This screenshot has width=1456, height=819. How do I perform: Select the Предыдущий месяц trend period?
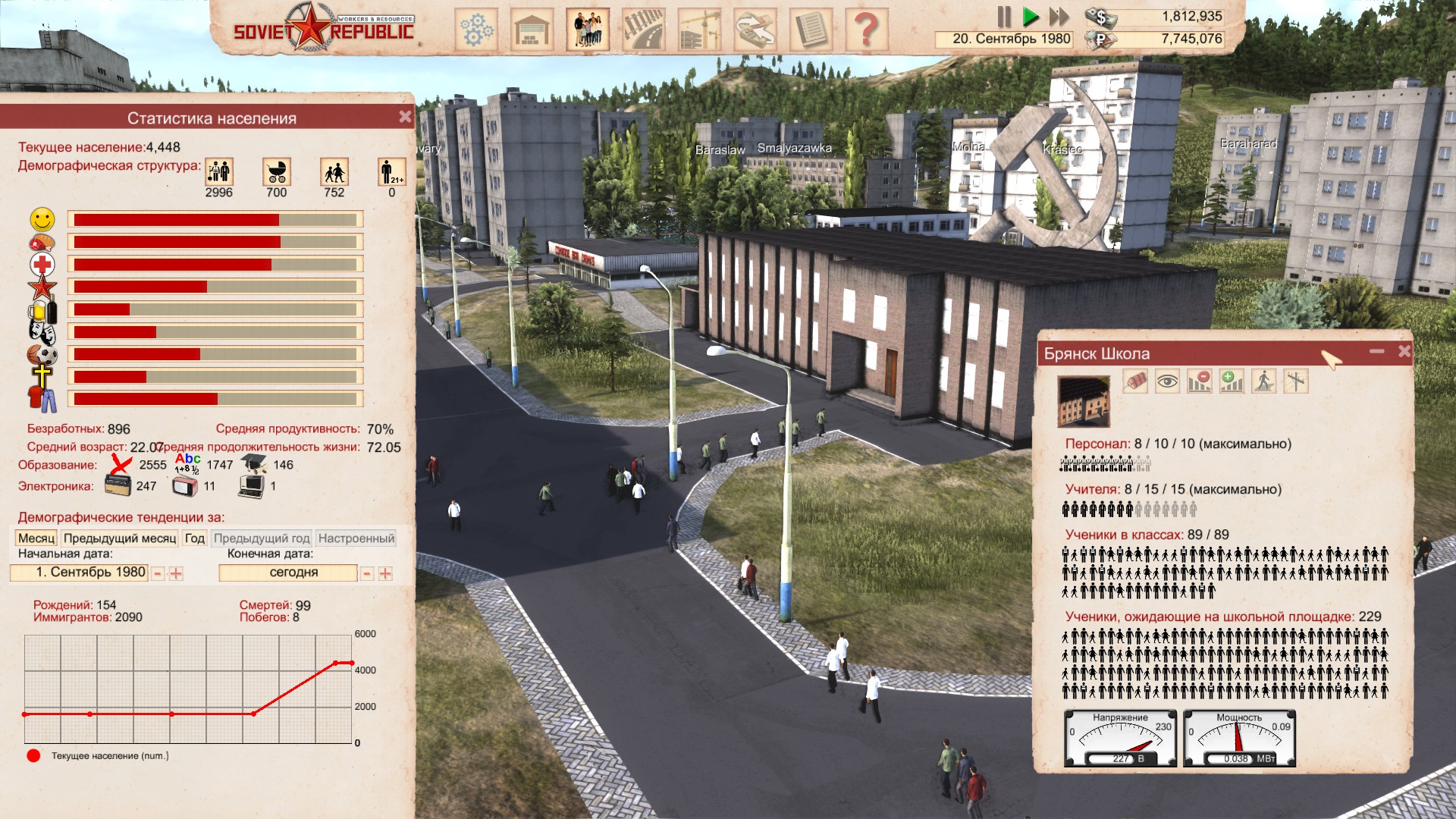click(120, 538)
